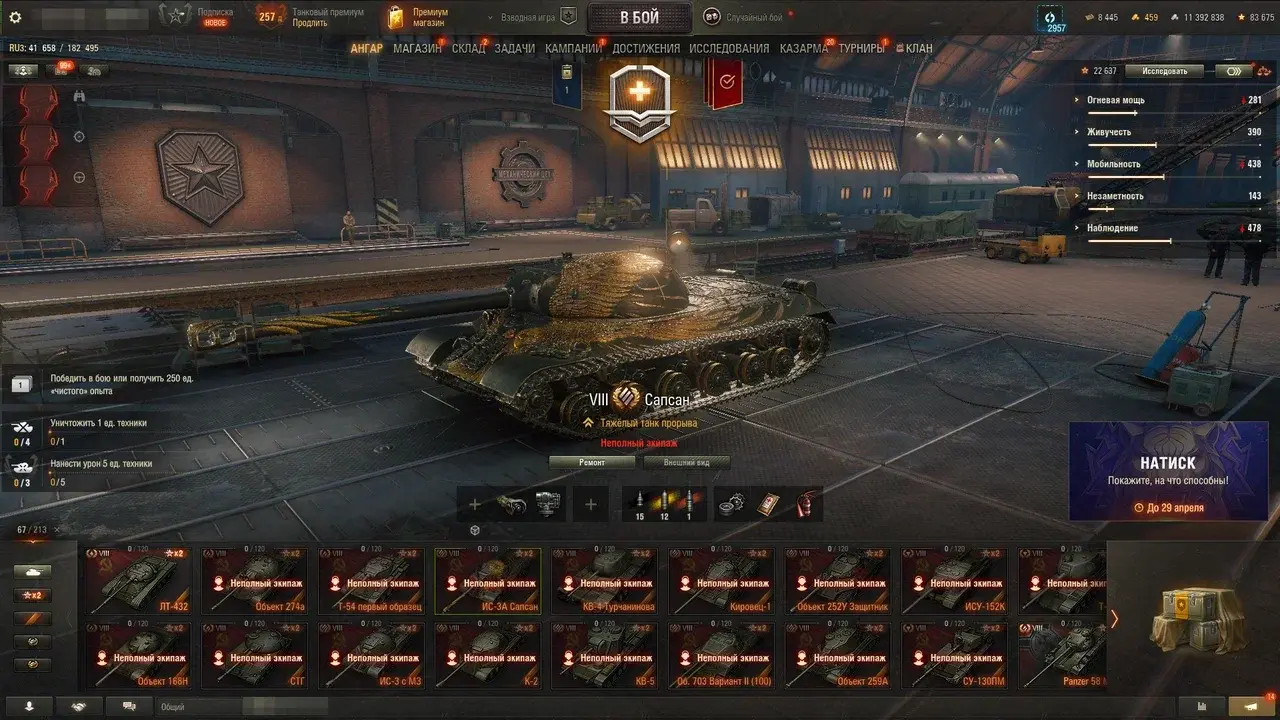Click the Исследовать button
Viewport: 1280px width, 720px height.
(1164, 71)
